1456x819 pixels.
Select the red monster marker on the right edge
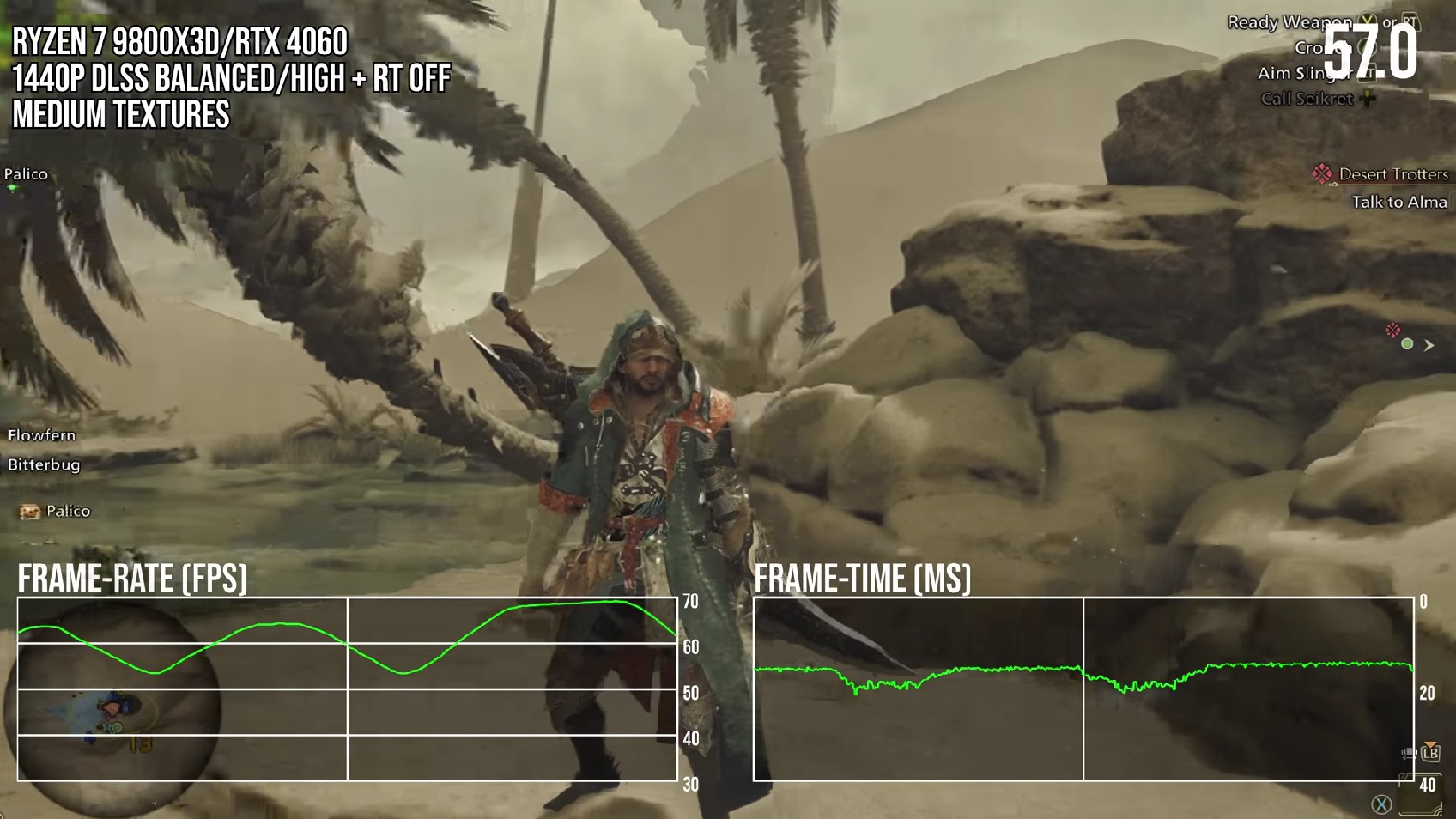1392,330
